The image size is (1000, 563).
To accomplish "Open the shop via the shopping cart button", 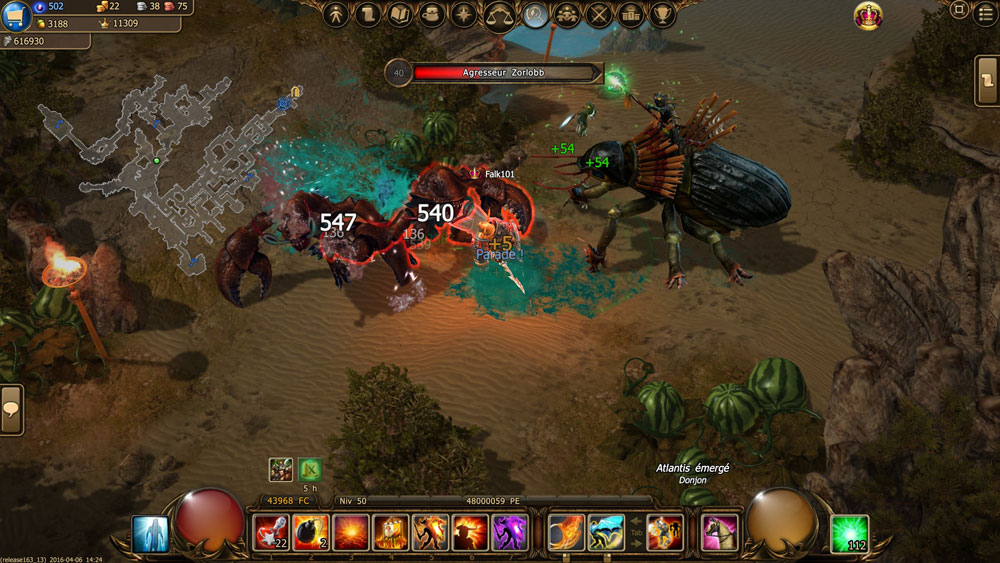I will tap(15, 16).
